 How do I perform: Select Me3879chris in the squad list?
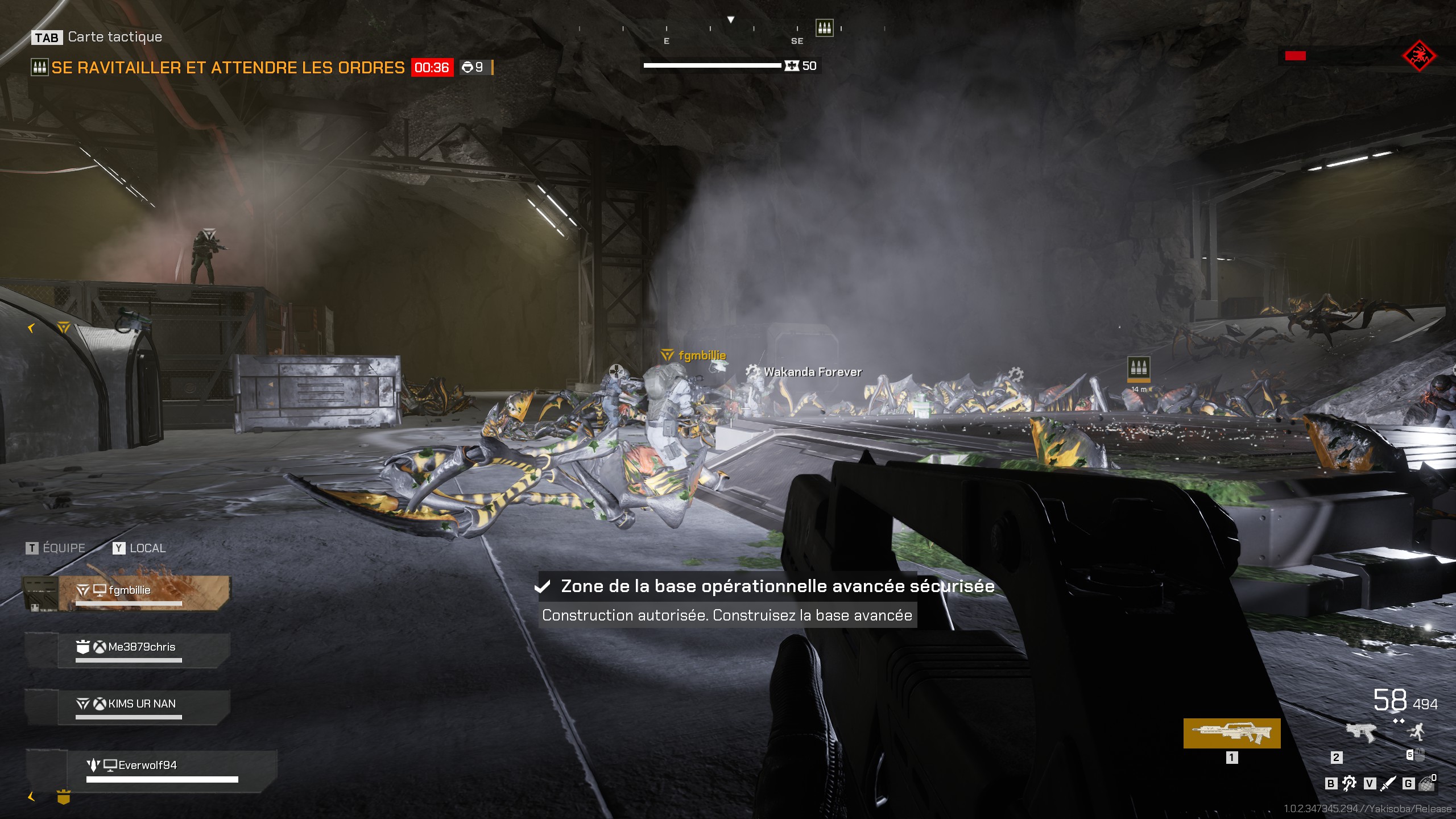pos(144,650)
